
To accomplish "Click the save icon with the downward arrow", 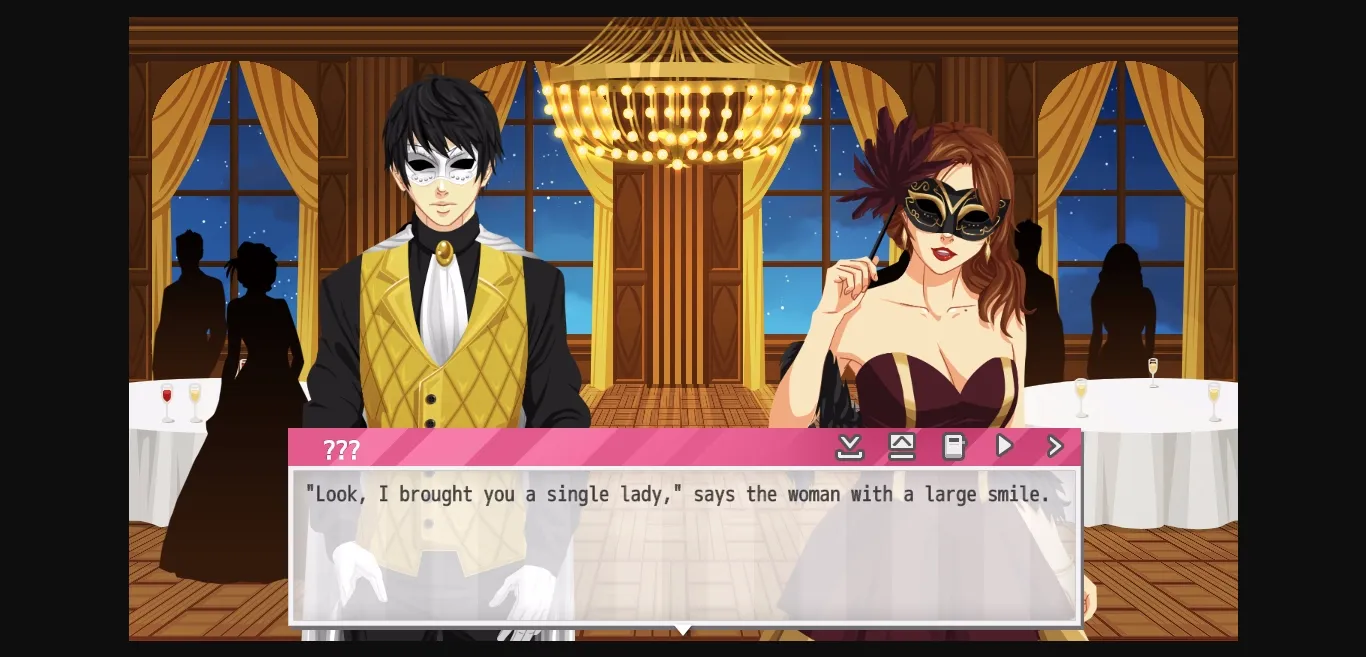I will (x=849, y=447).
